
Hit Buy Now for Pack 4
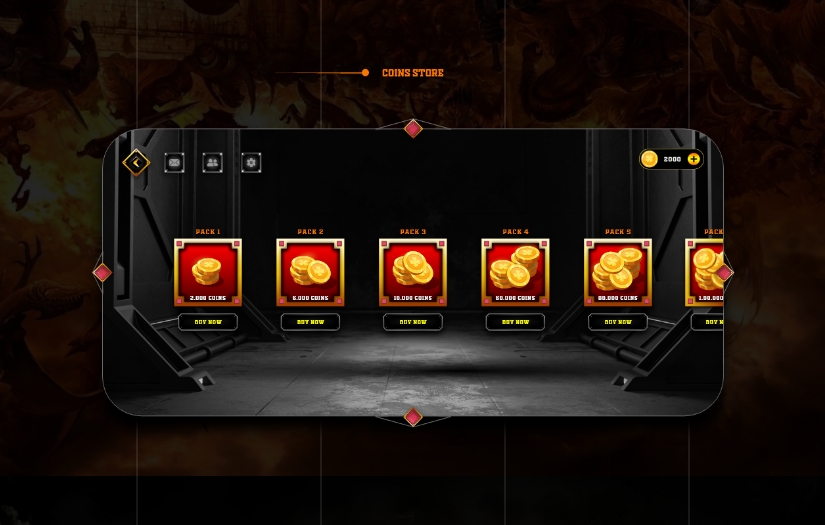(515, 322)
